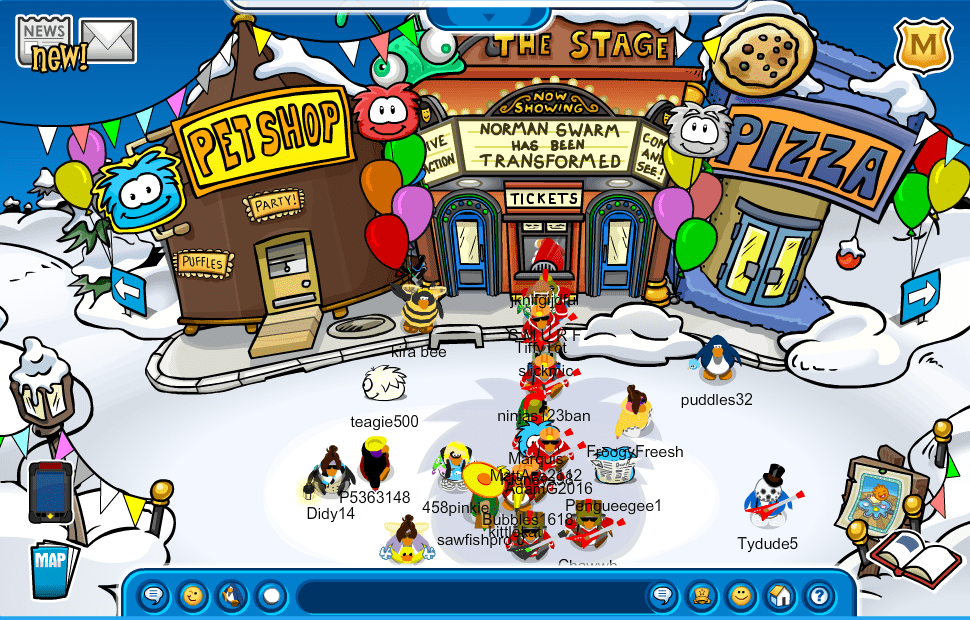
Task: Open the safe chat messages menu
Action: pyautogui.click(x=153, y=597)
